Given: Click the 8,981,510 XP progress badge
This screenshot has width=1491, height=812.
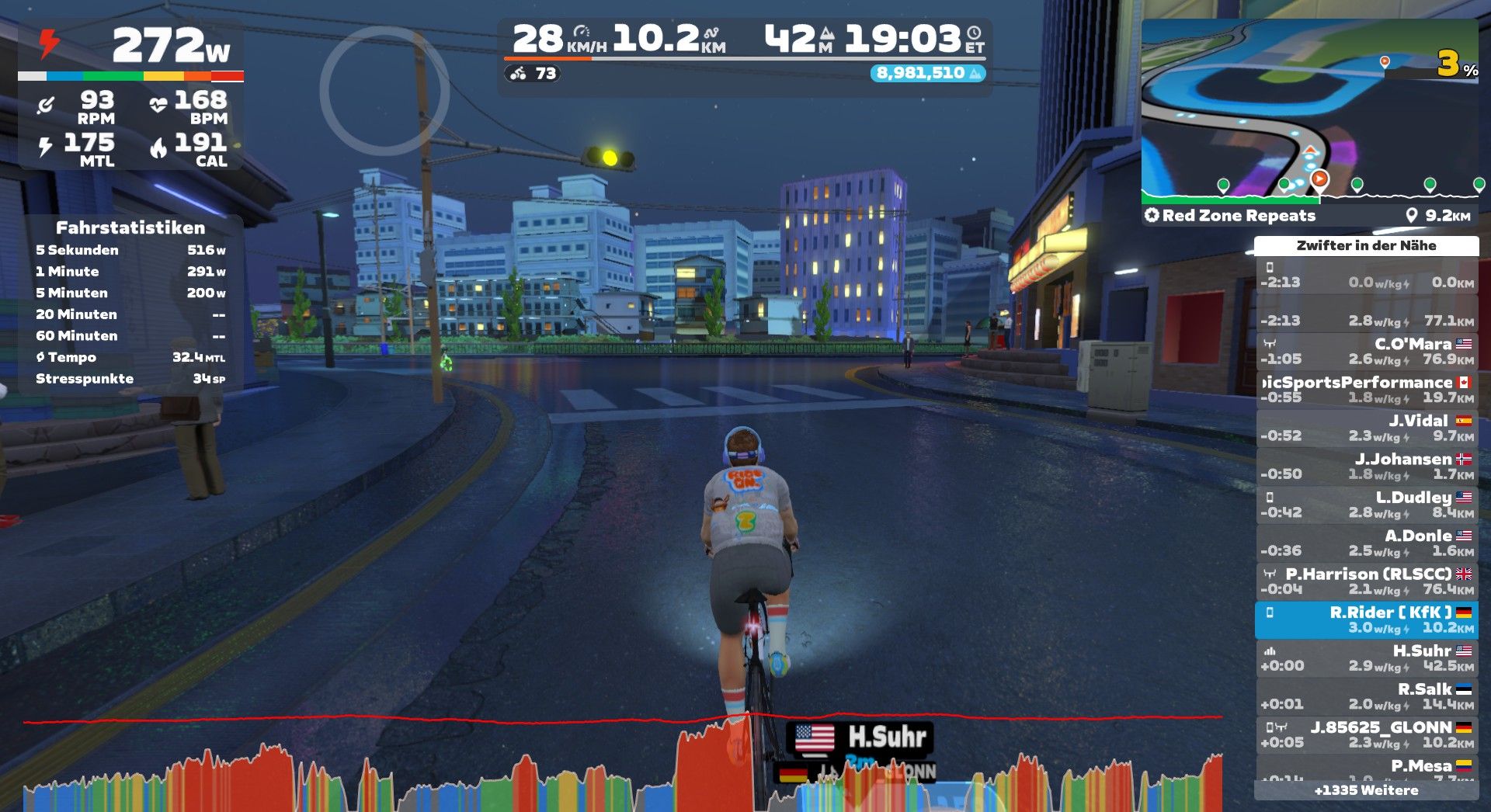Looking at the screenshot, I should (x=927, y=73).
